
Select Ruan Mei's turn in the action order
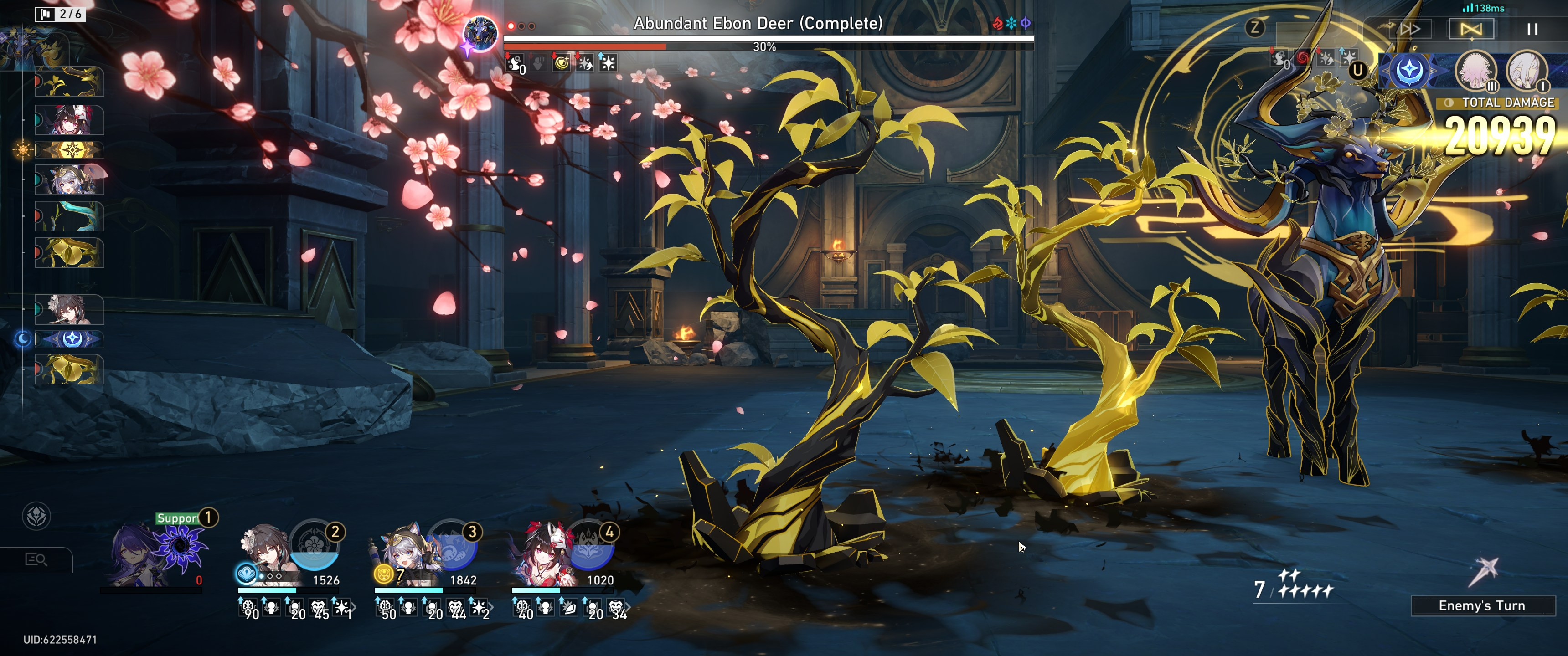coord(69,310)
